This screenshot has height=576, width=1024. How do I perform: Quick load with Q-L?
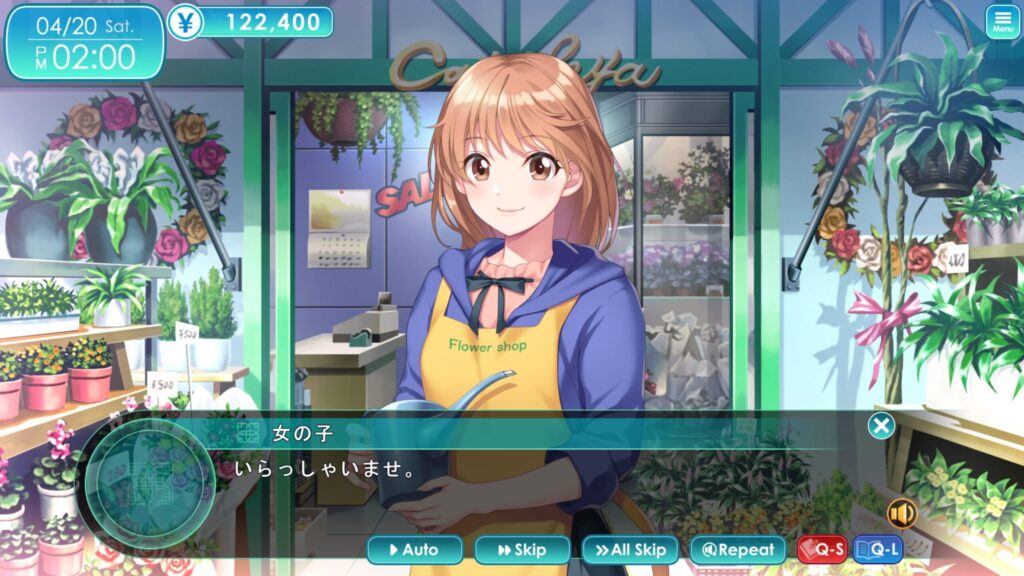[878, 550]
